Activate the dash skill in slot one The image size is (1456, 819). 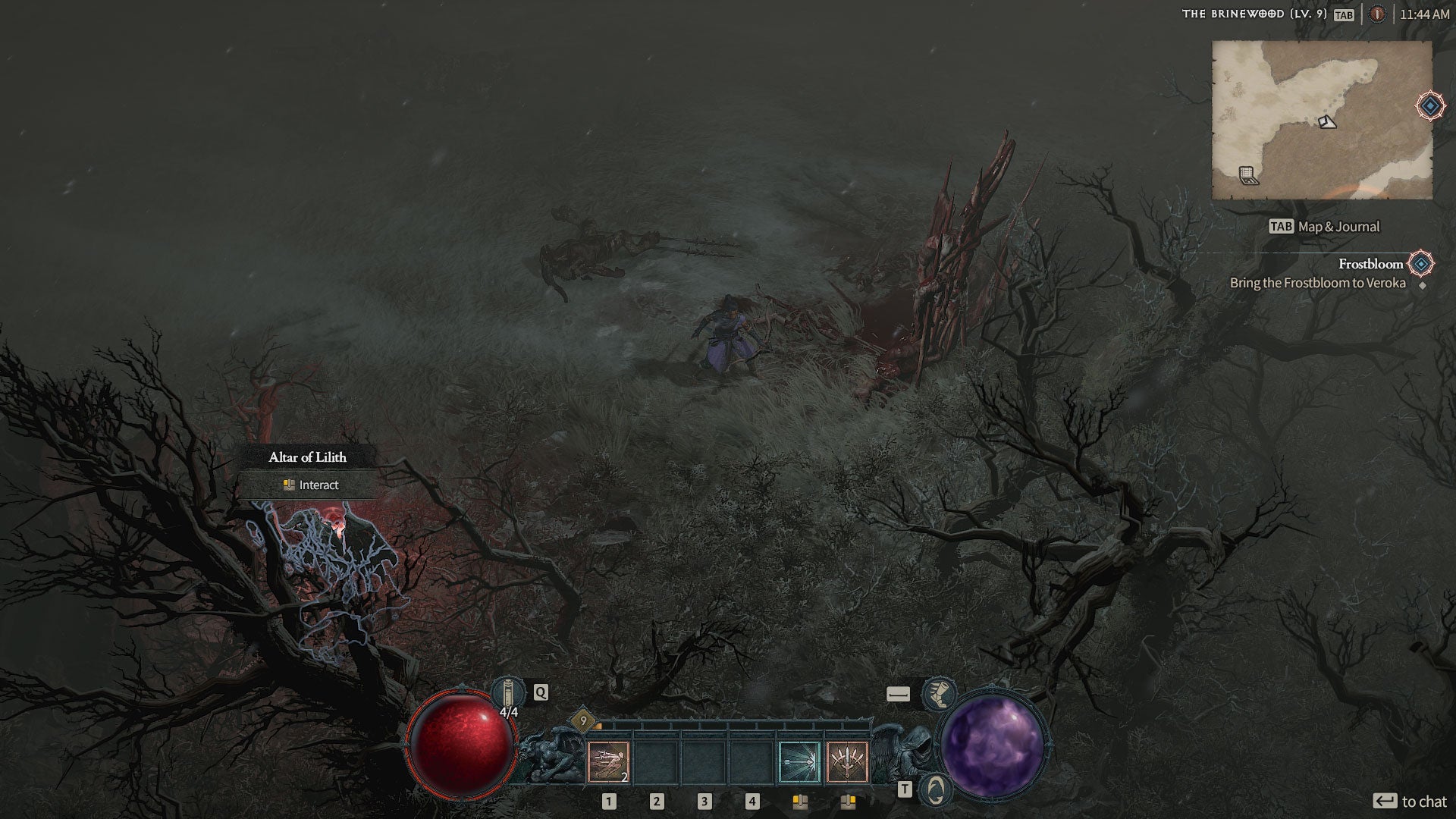608,762
